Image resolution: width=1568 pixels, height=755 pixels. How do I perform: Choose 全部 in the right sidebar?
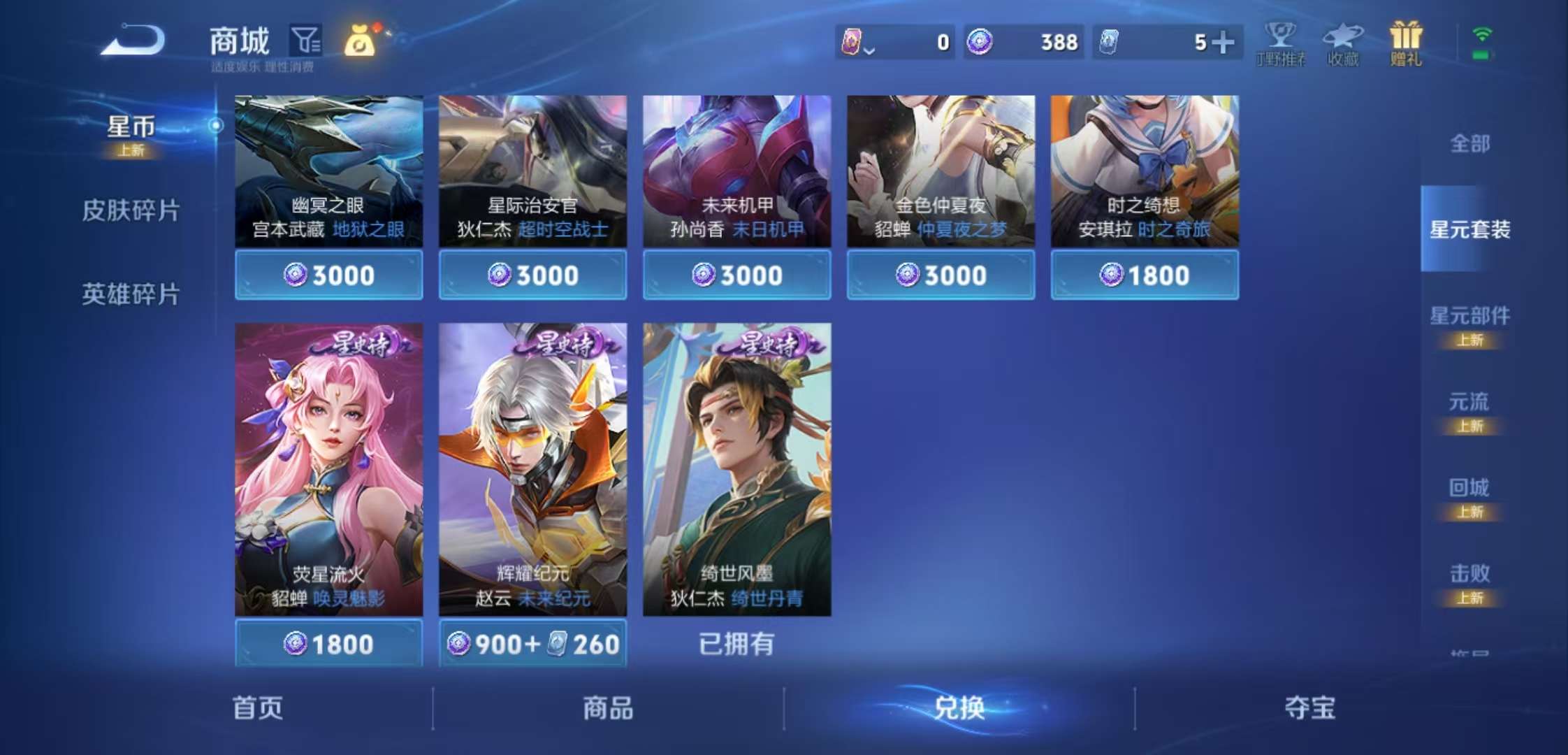click(x=1469, y=143)
